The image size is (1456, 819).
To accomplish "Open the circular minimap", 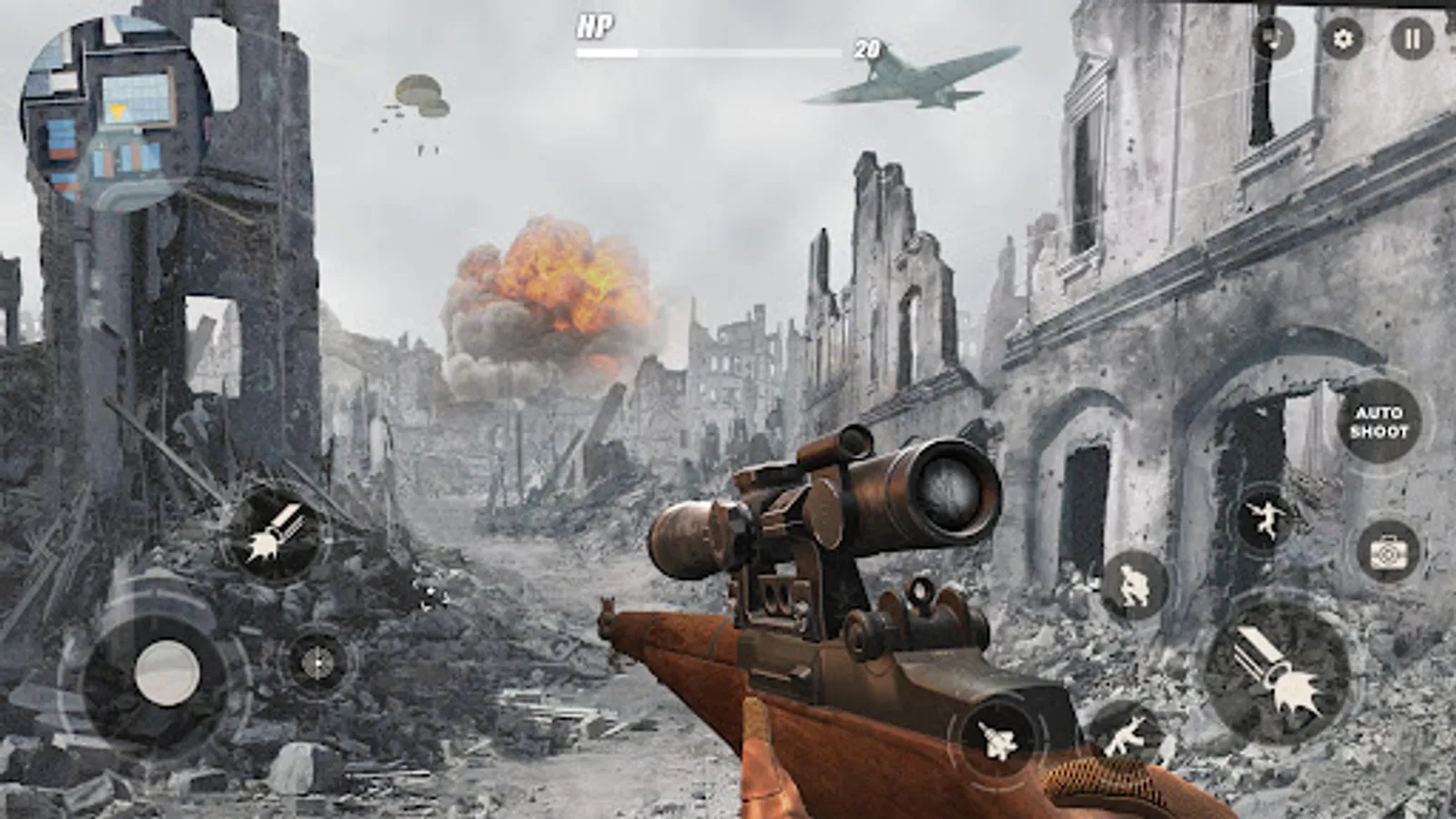I will pos(115,116).
